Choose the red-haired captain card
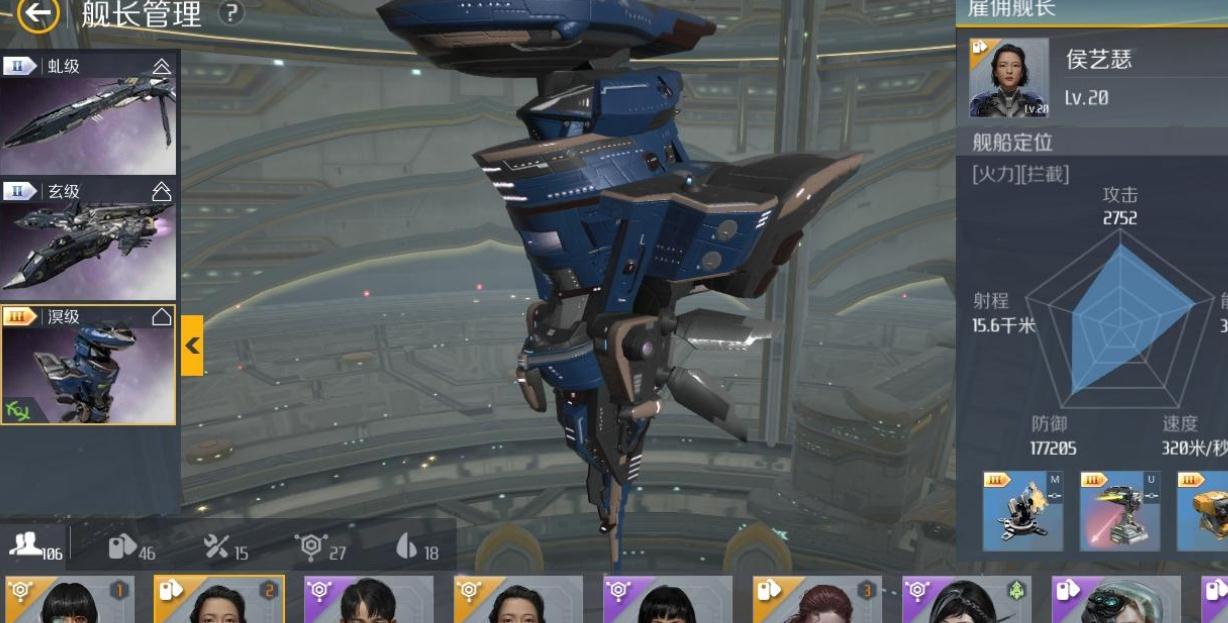 click(x=818, y=600)
